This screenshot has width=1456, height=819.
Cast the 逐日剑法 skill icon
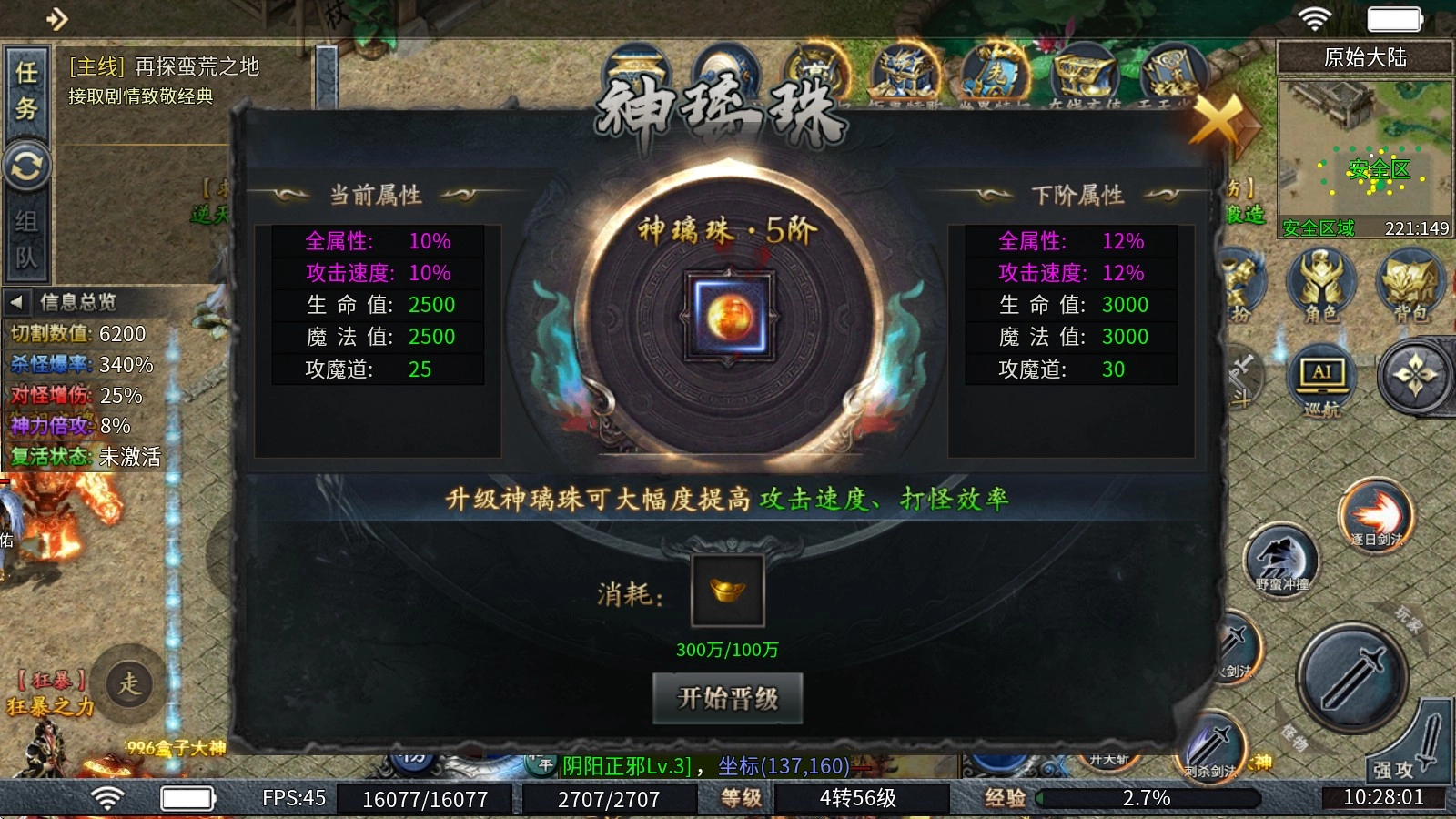tap(1374, 512)
